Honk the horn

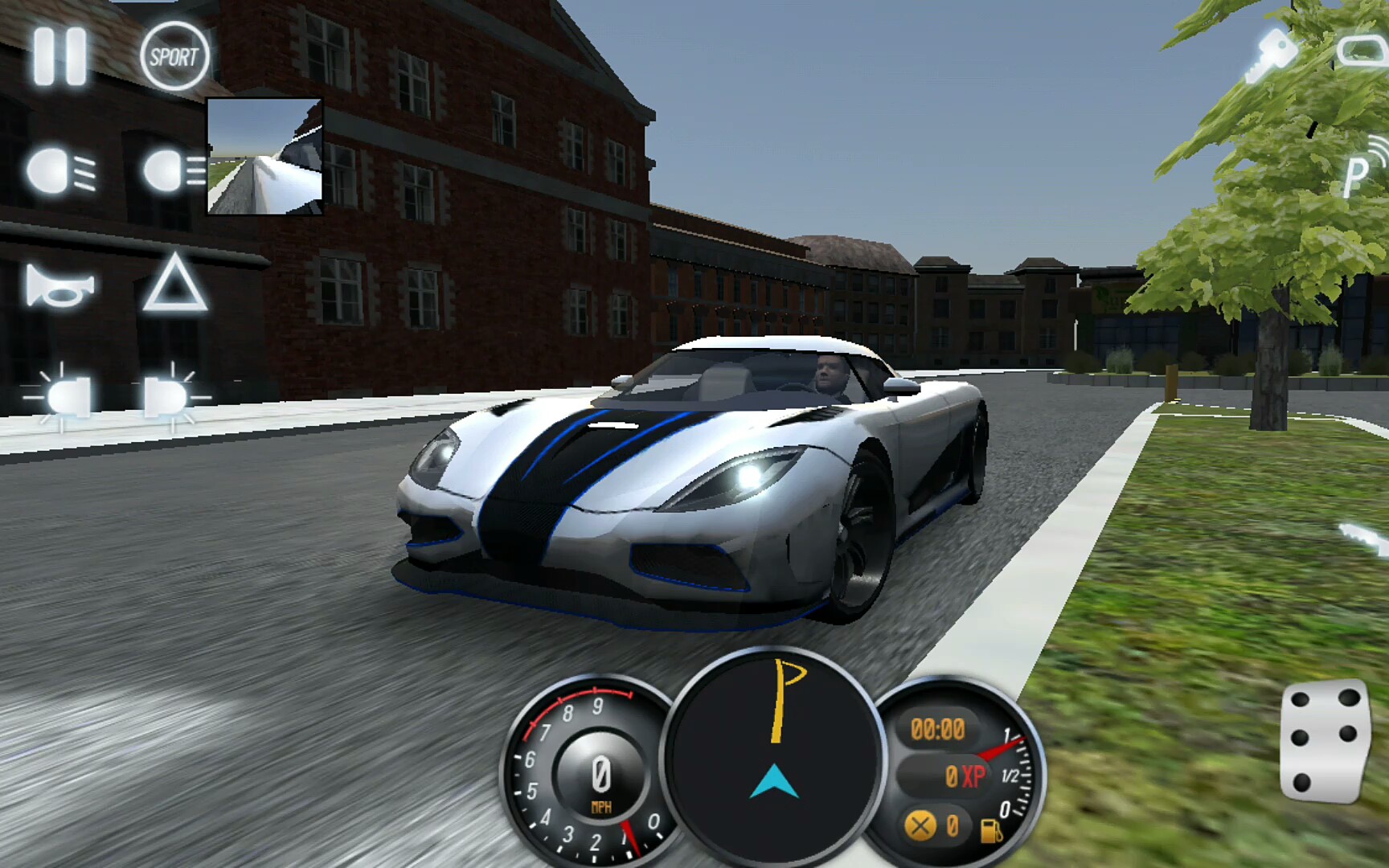[x=60, y=287]
